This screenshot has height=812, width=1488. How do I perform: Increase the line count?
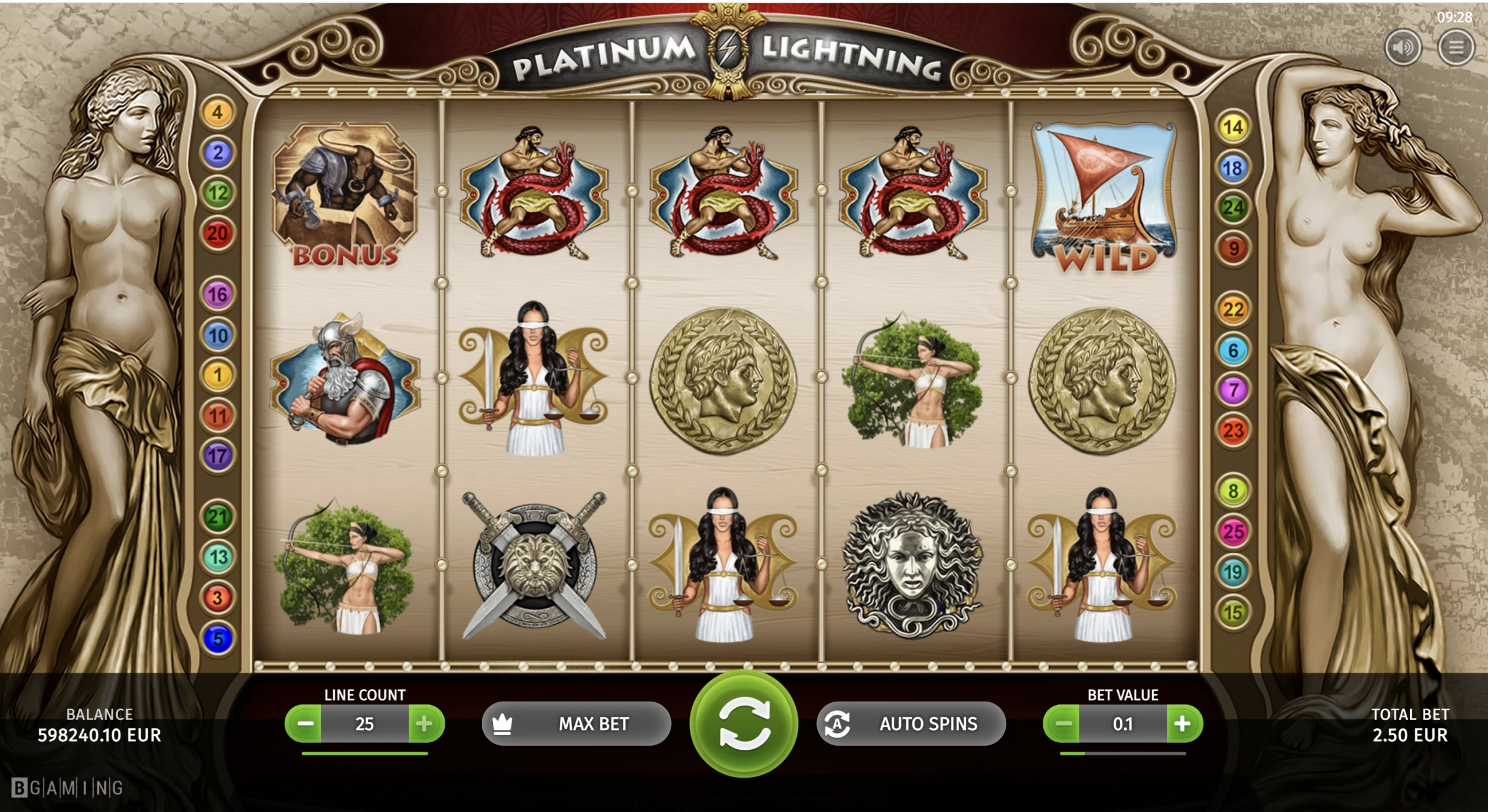pos(425,724)
